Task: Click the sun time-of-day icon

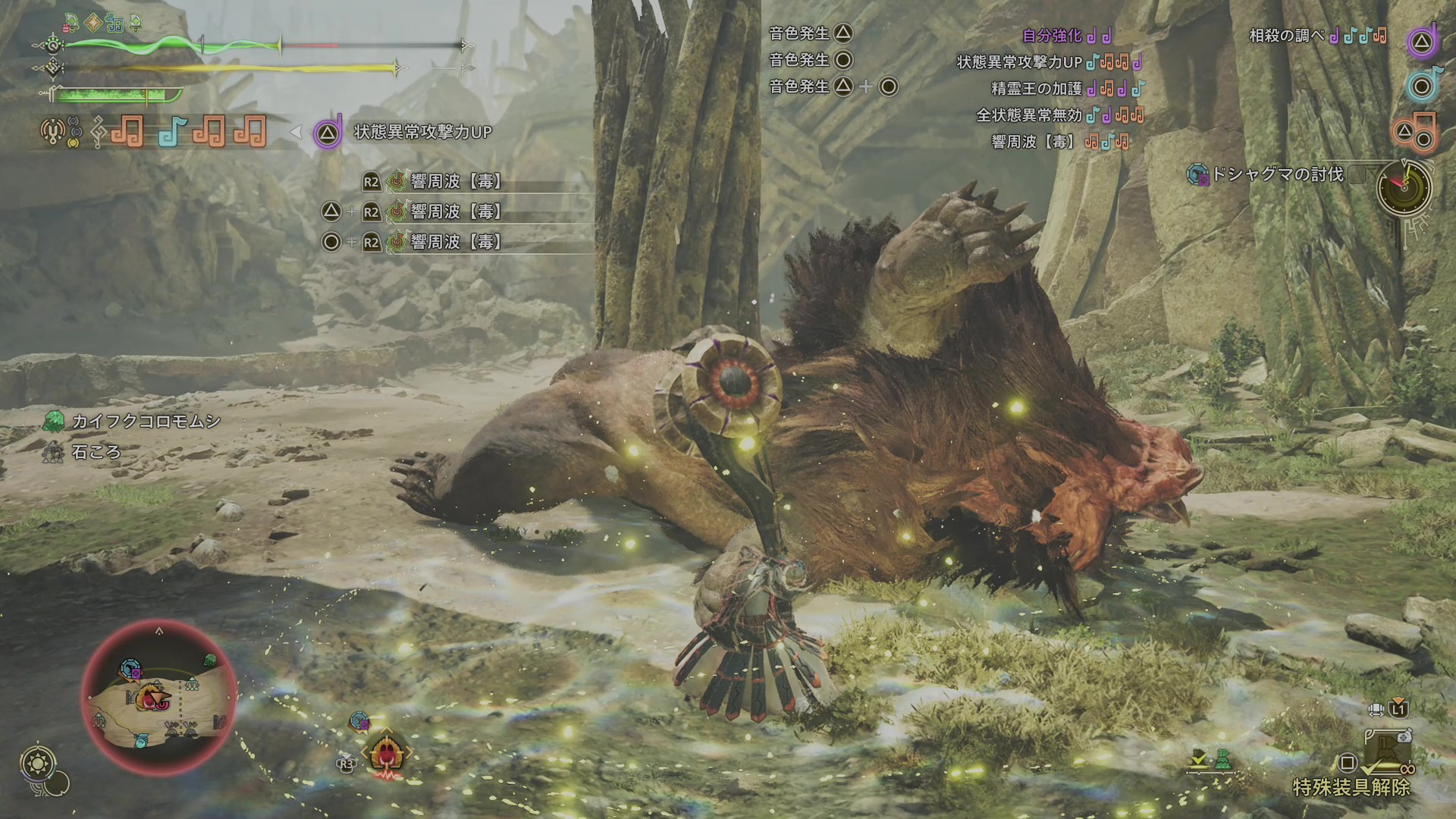Action: coord(39,761)
